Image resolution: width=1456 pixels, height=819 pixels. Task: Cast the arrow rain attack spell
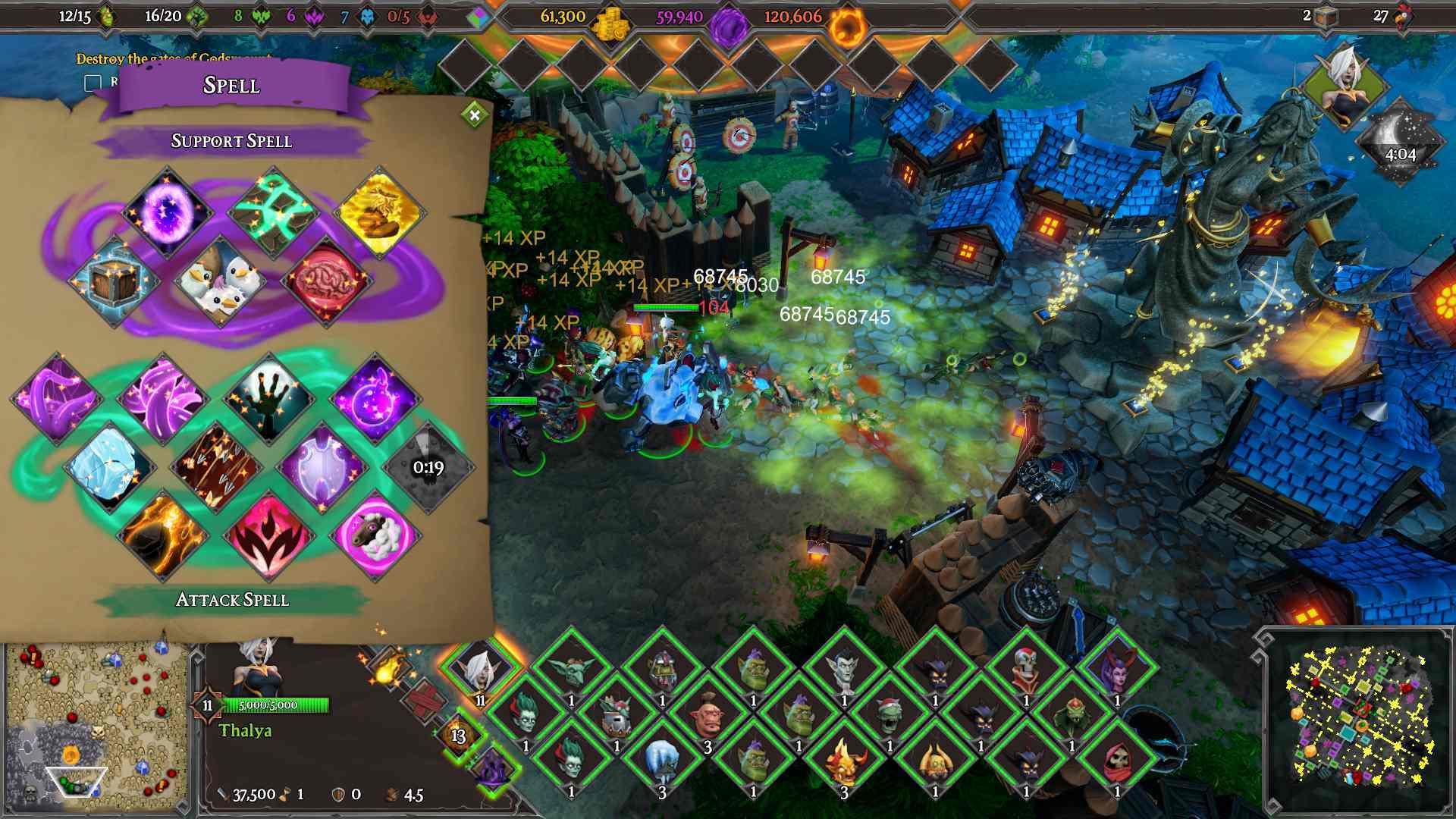click(218, 468)
